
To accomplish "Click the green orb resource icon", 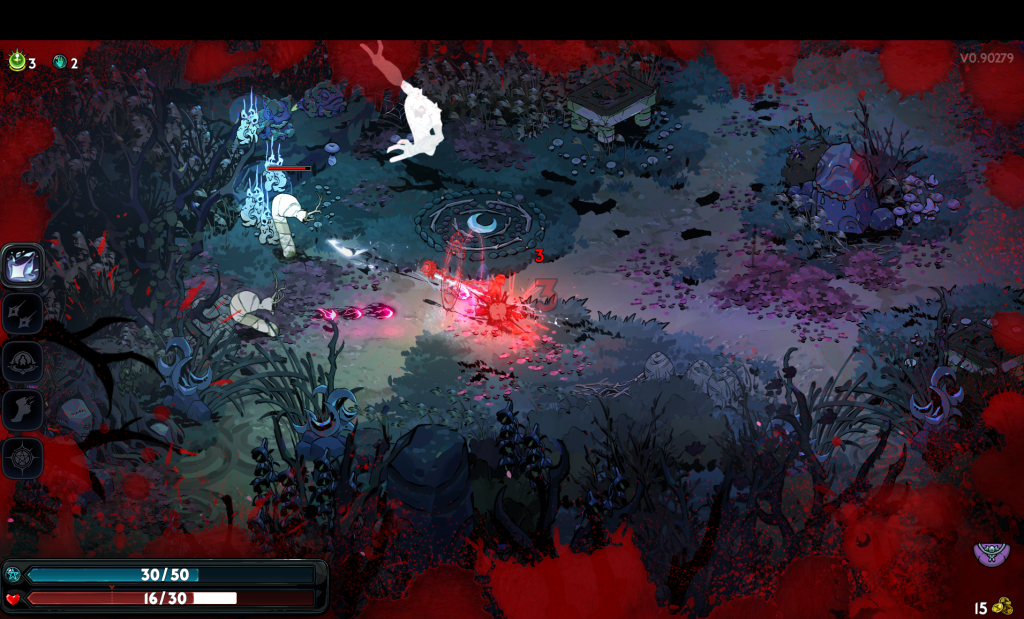I will click(x=17, y=62).
